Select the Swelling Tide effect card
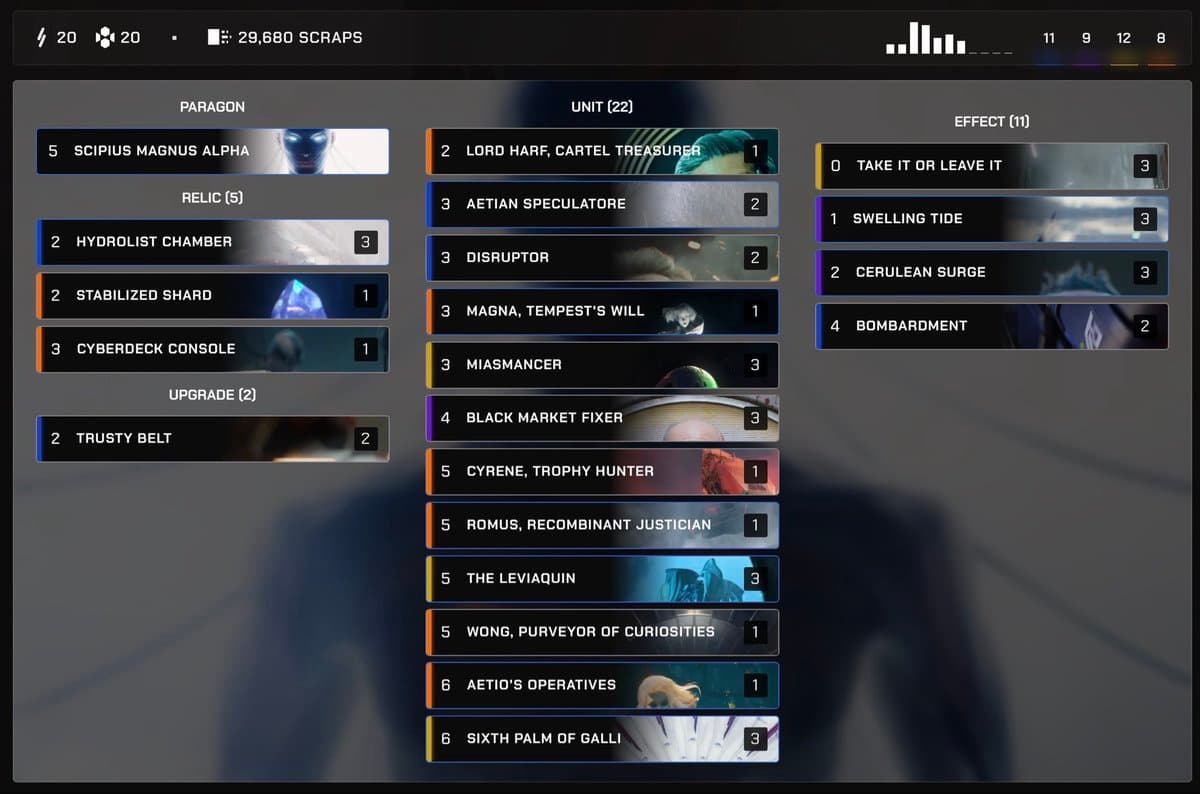 (991, 219)
